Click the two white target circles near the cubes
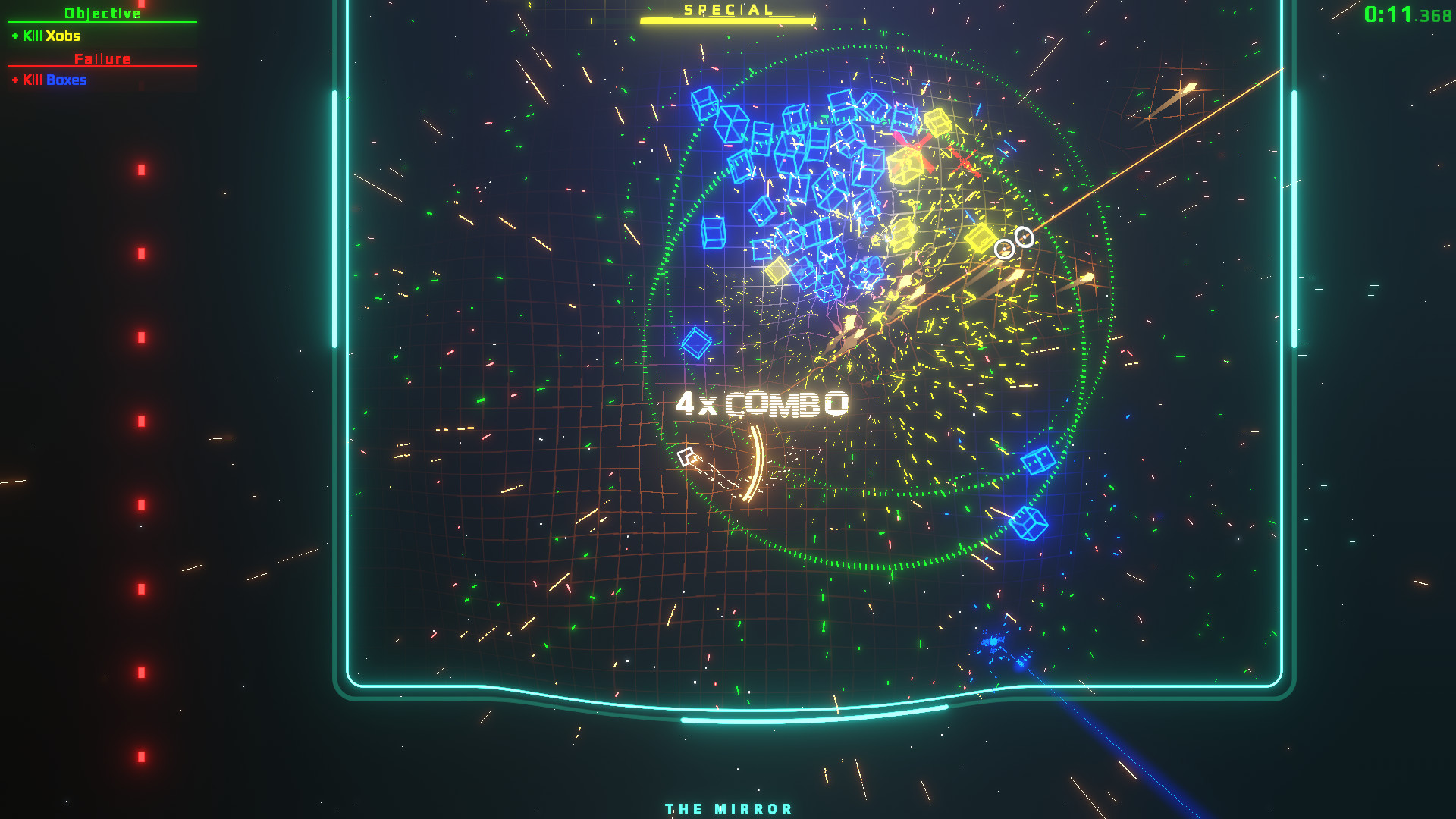 1013,241
